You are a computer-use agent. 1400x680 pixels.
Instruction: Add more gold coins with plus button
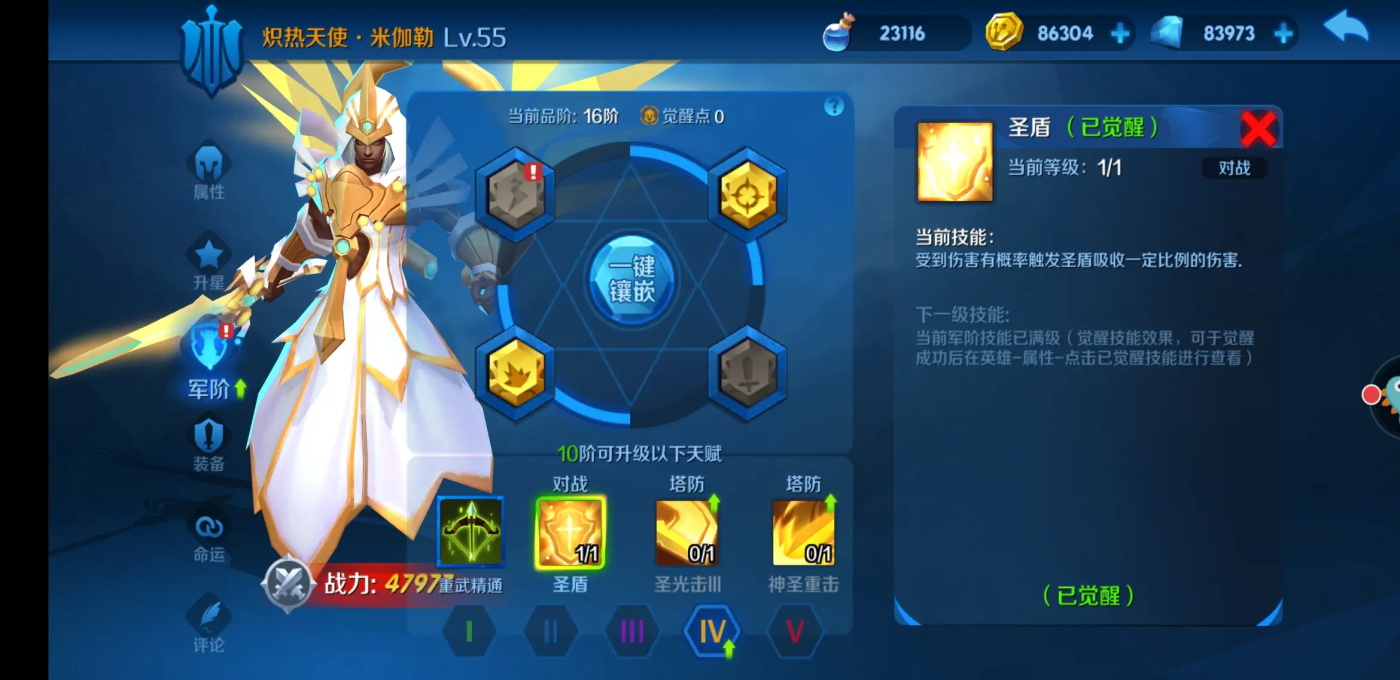point(1120,34)
